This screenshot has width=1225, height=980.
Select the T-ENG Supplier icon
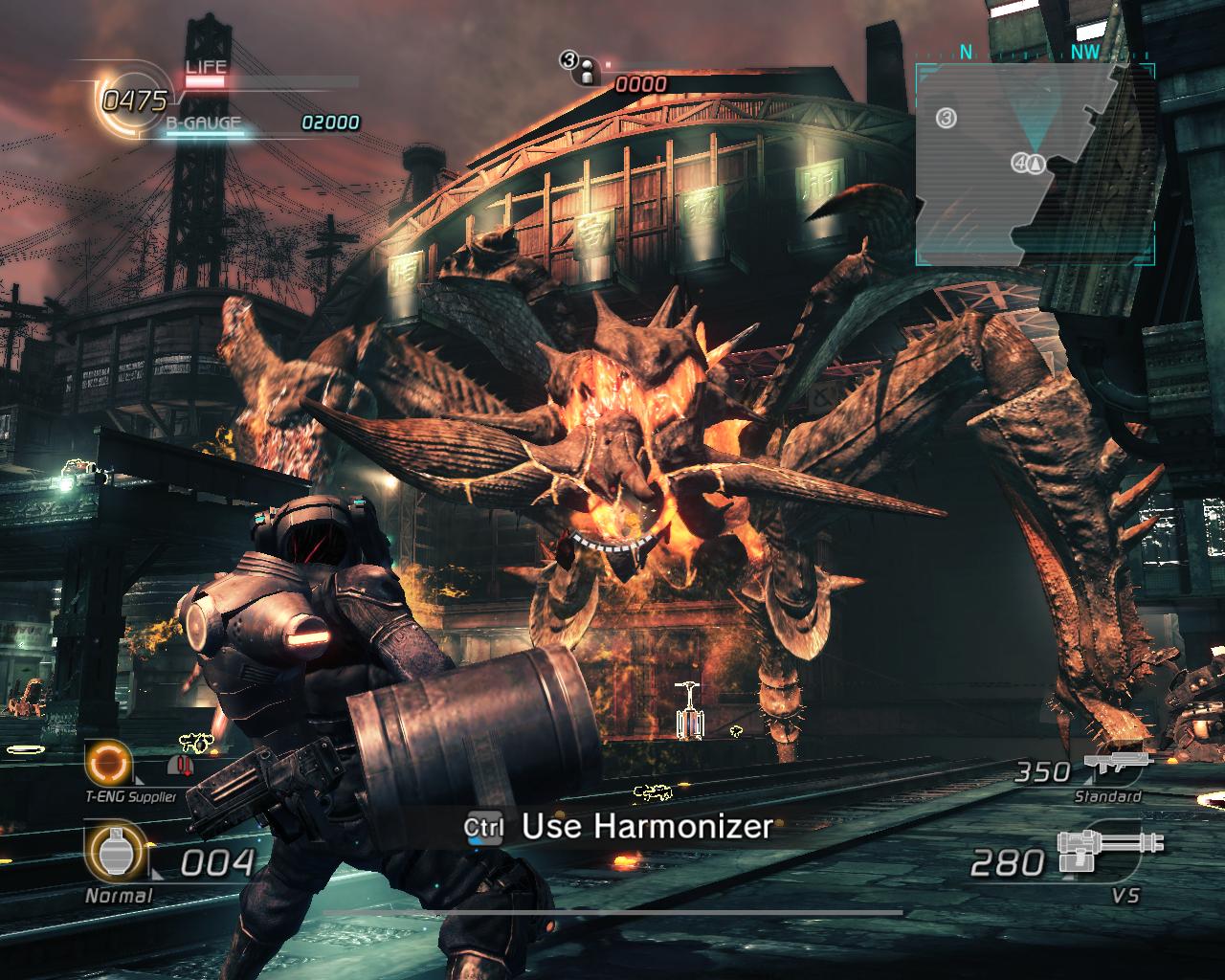(106, 763)
